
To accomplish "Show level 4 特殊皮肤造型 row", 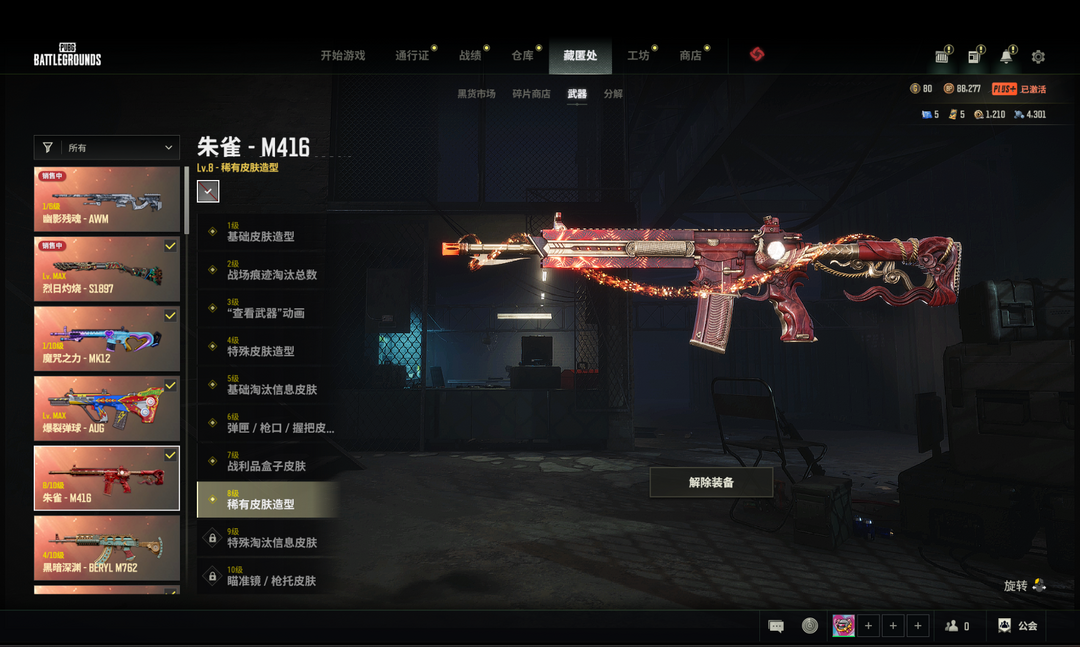I will point(267,347).
